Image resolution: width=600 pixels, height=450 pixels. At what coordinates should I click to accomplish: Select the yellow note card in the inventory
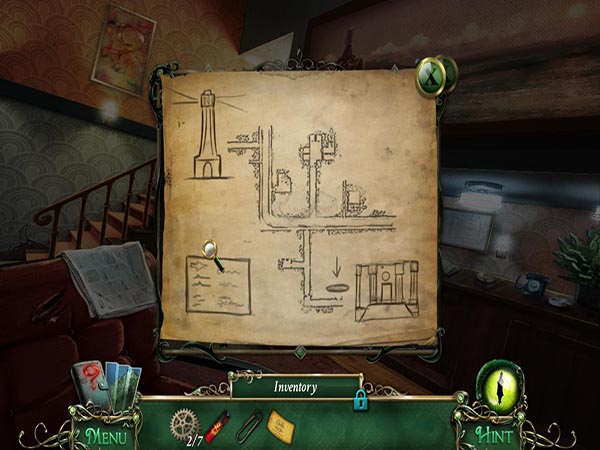(x=281, y=427)
